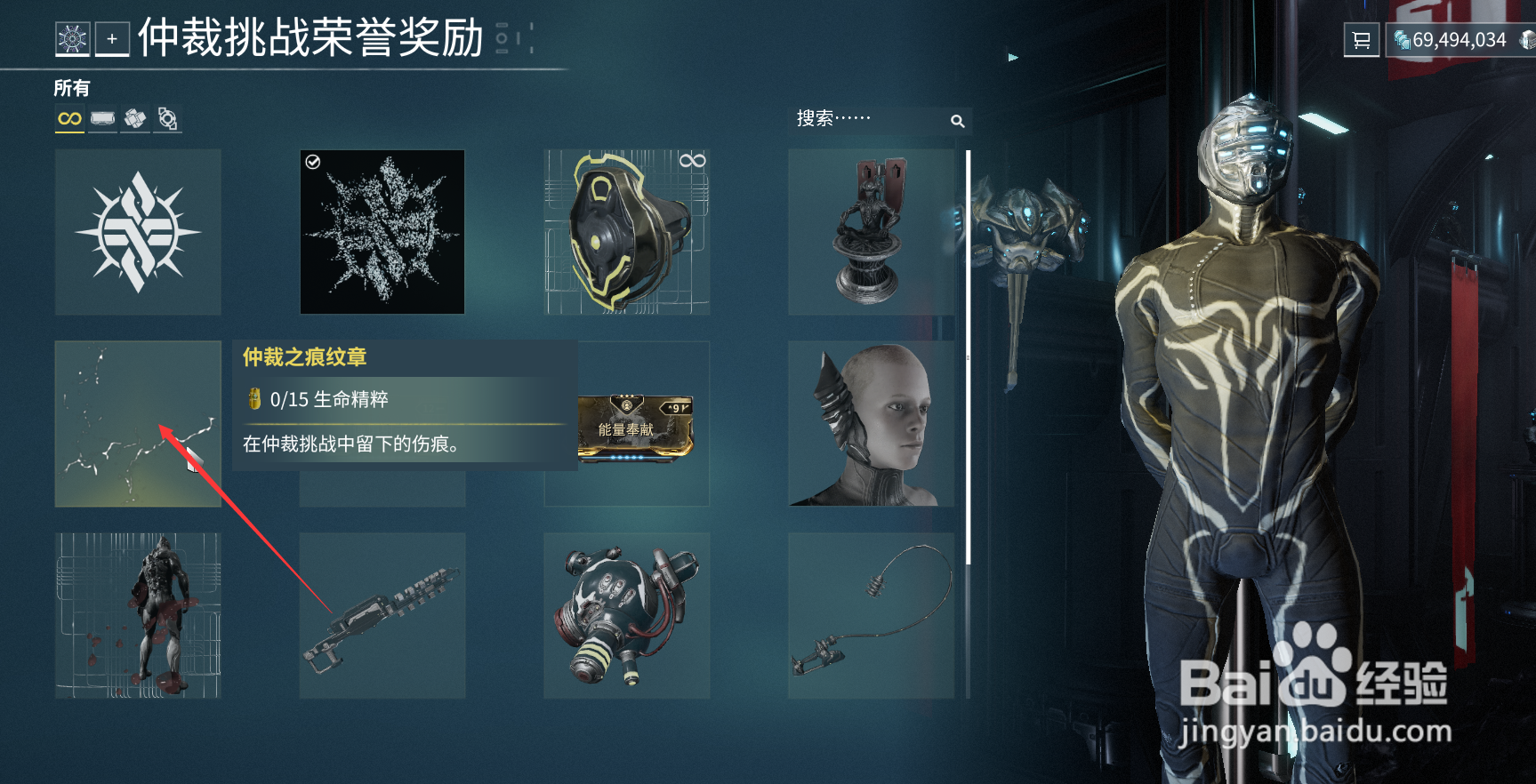The image size is (1536, 784).
Task: Select the mod packs filter icon
Action: point(135,116)
